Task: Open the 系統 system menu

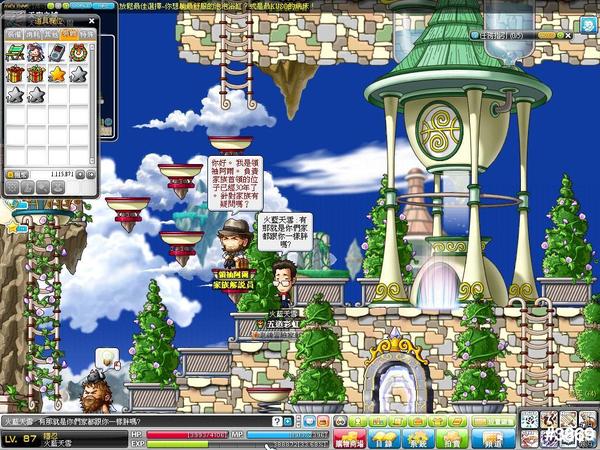Action: pyautogui.click(x=417, y=439)
